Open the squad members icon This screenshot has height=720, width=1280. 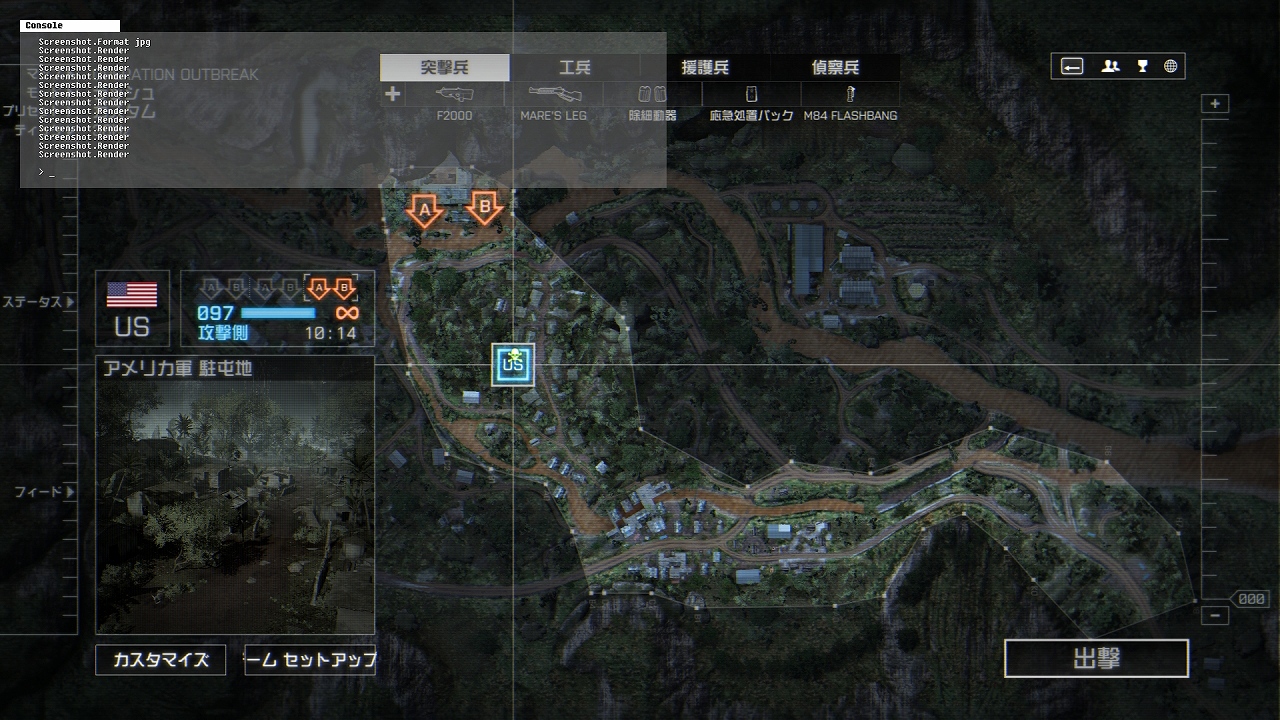pyautogui.click(x=1110, y=67)
